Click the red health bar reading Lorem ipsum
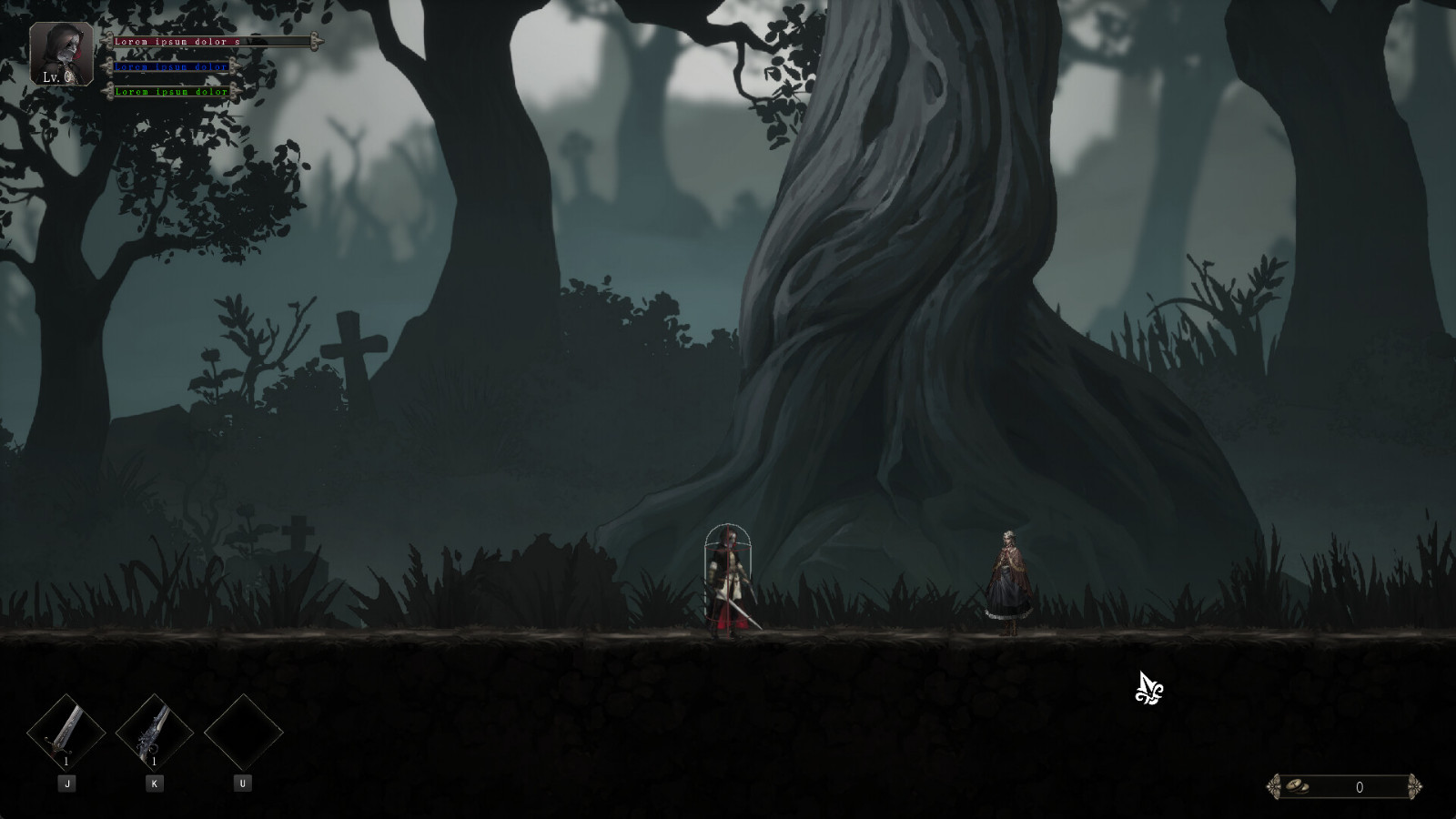Screen dimensions: 1456x819 pos(182,41)
